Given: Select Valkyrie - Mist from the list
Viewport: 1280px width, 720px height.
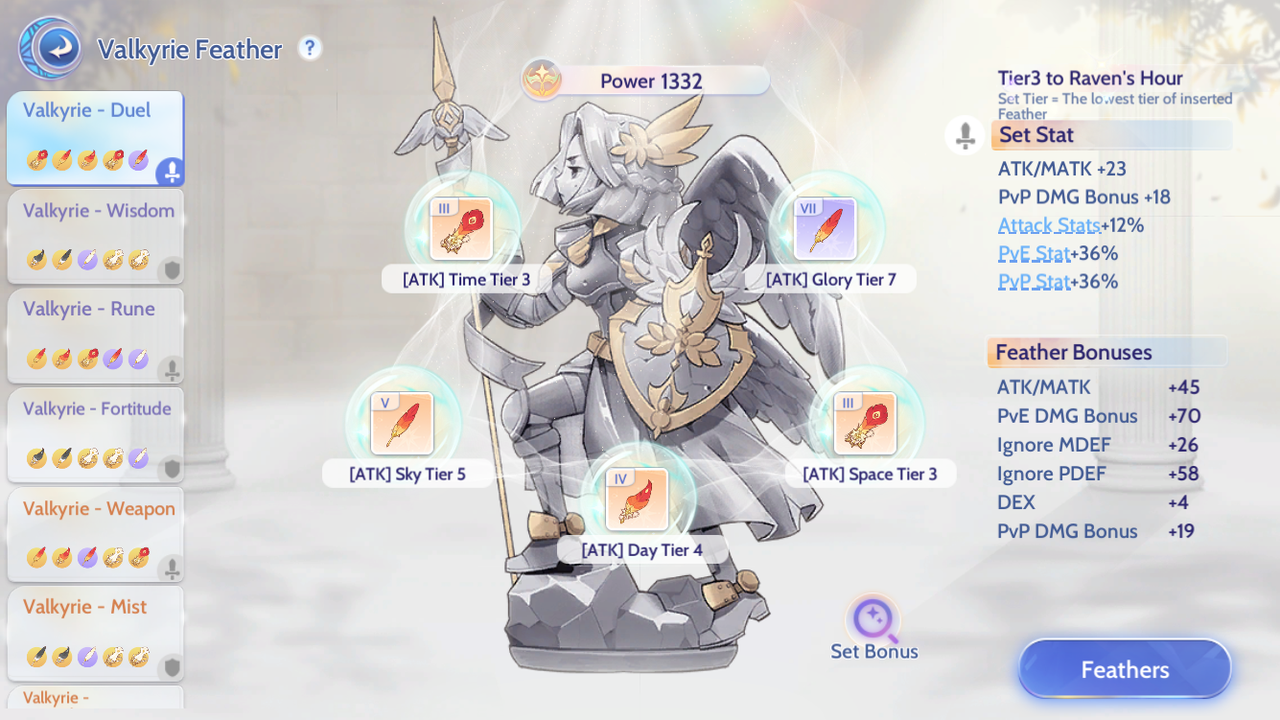Looking at the screenshot, I should 95,632.
